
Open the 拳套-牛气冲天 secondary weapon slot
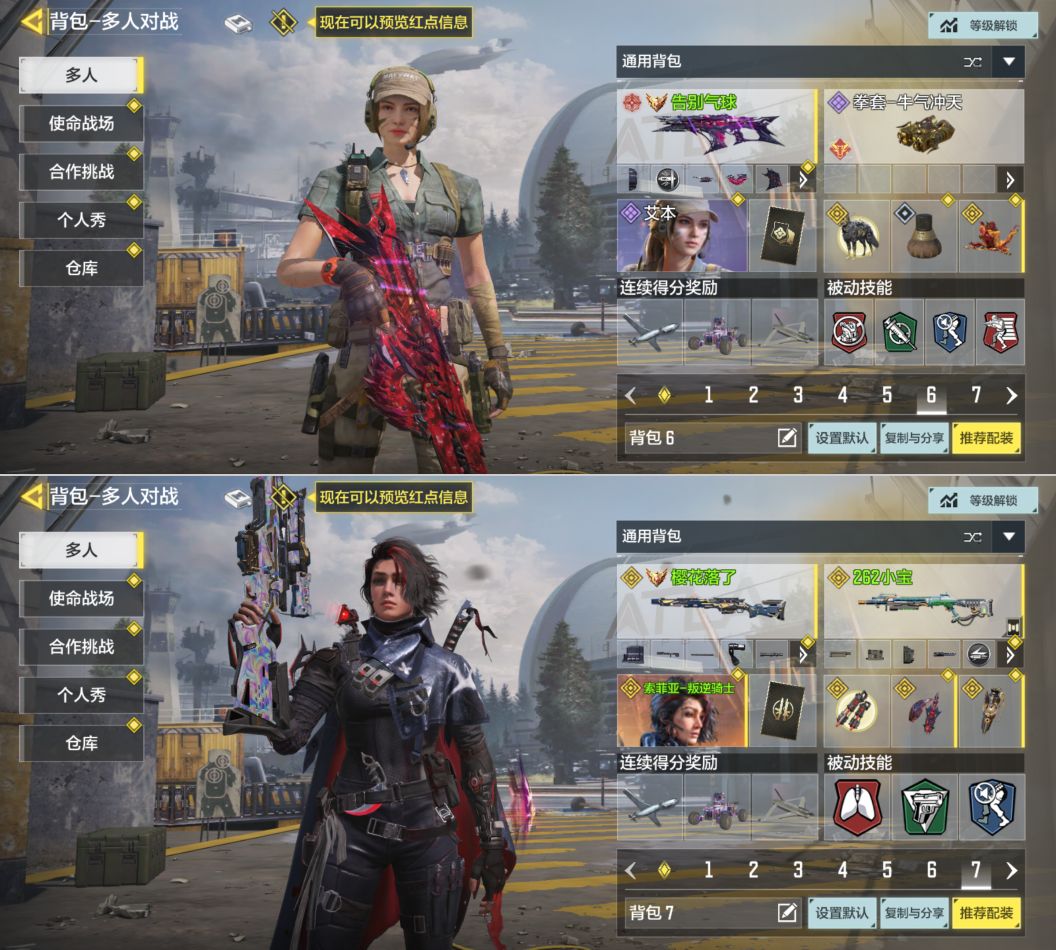[922, 128]
